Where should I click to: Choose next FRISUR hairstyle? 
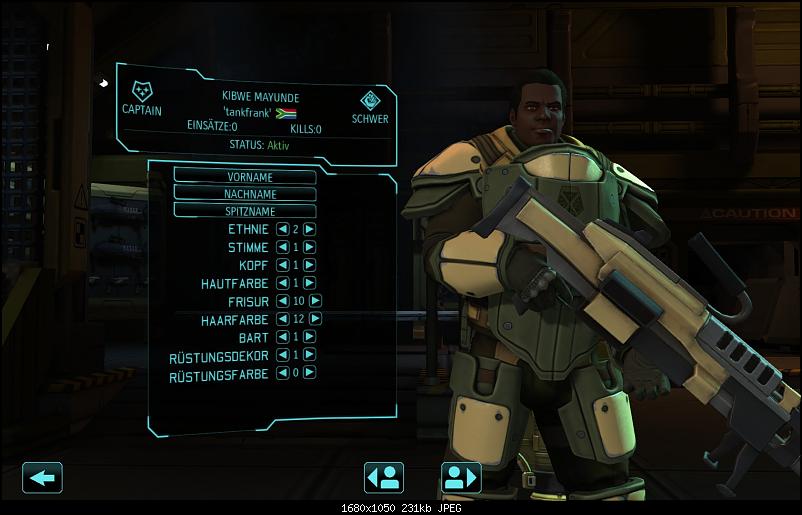click(316, 301)
